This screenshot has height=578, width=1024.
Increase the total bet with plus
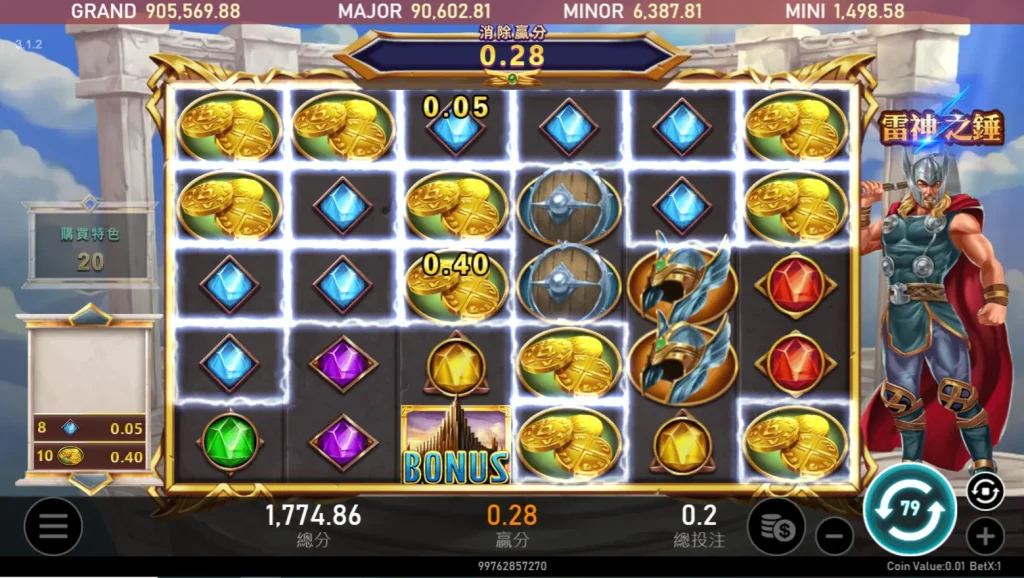985,536
